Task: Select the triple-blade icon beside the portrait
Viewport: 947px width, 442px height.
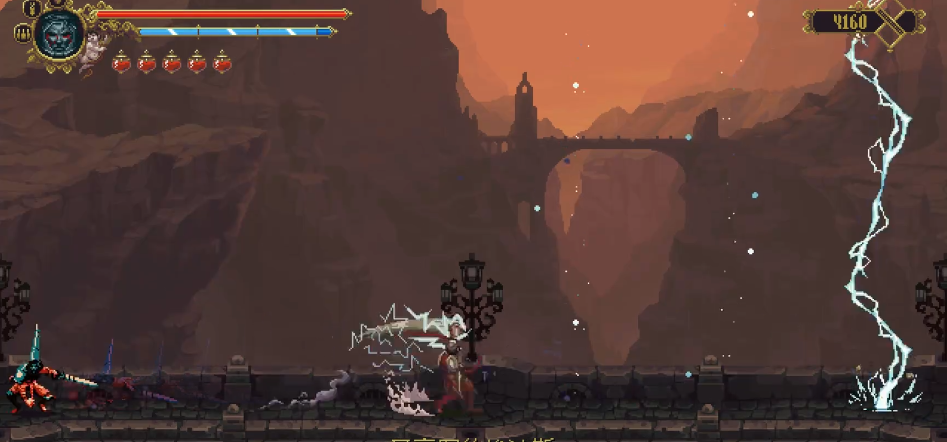Action: point(20,33)
